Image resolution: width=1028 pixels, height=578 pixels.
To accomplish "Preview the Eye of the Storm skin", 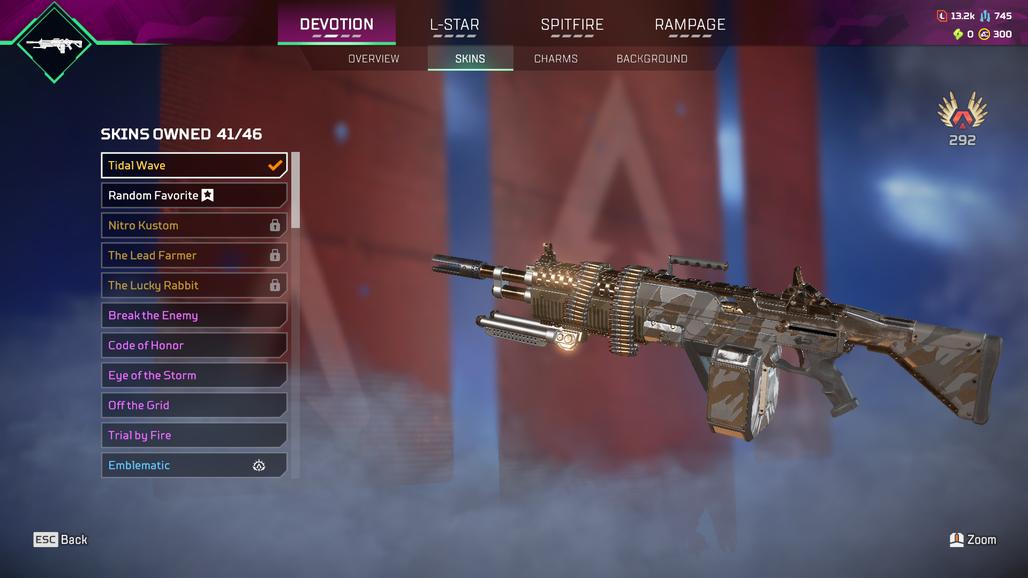I will [194, 375].
